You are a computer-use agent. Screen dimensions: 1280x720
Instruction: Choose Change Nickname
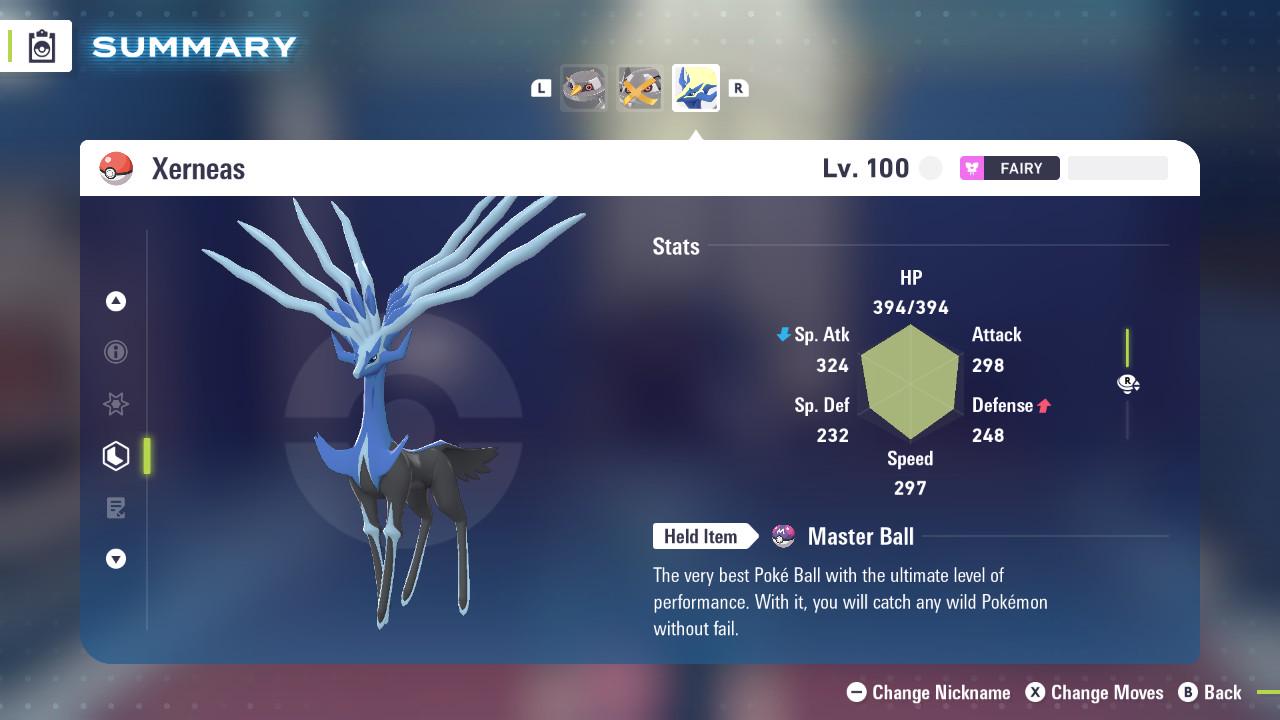coord(930,692)
